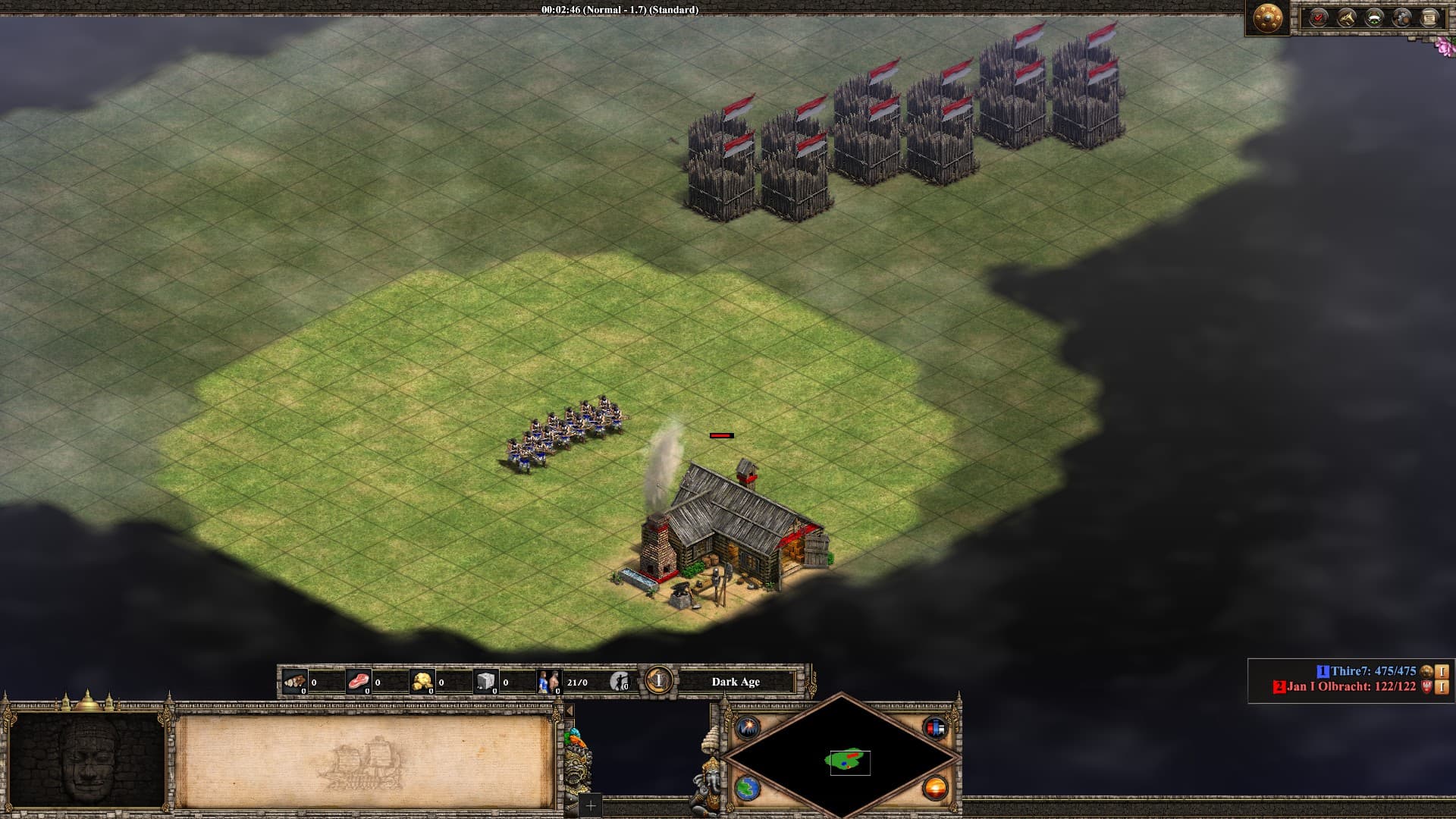Click the golden round shield emblem
Image resolution: width=1456 pixels, height=819 pixels.
click(1268, 18)
